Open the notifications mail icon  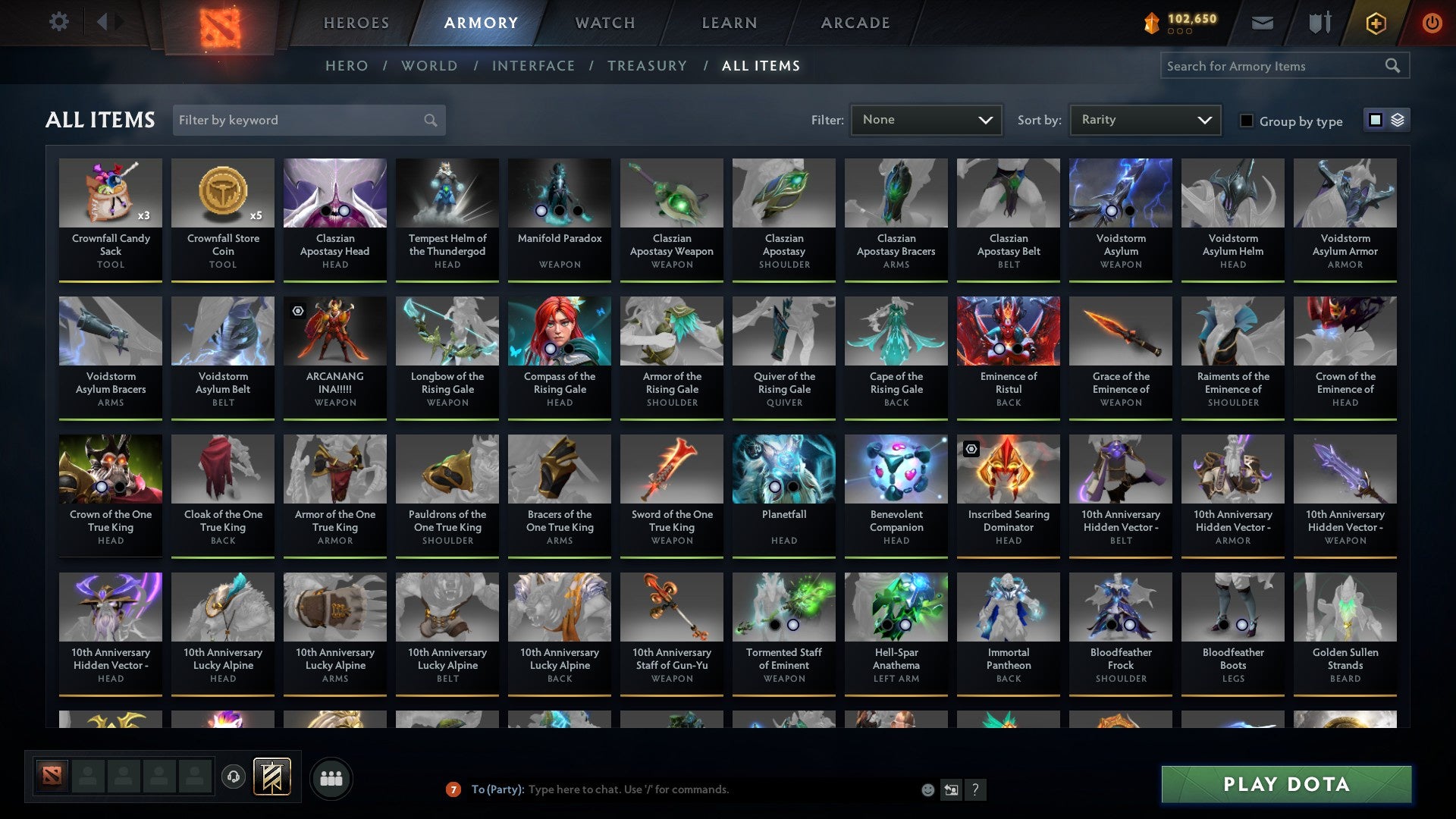[x=1263, y=23]
